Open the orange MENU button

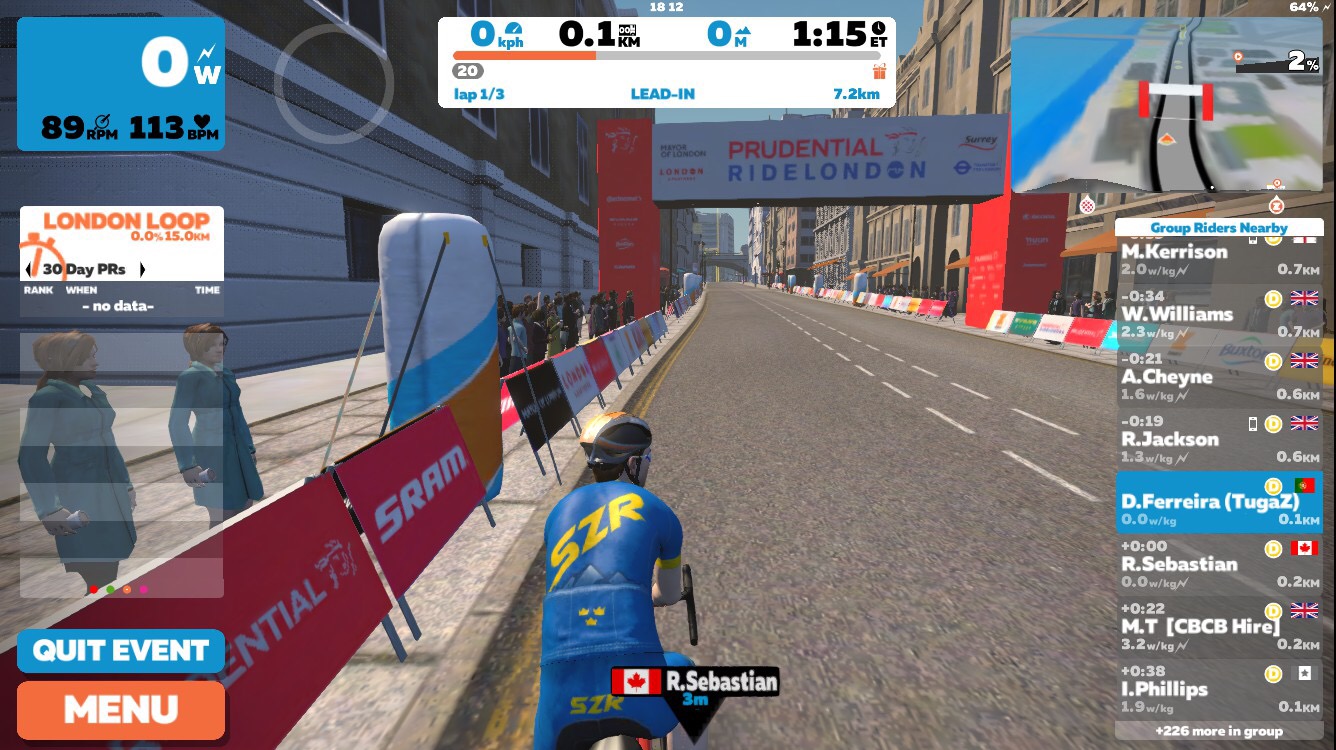tap(121, 710)
